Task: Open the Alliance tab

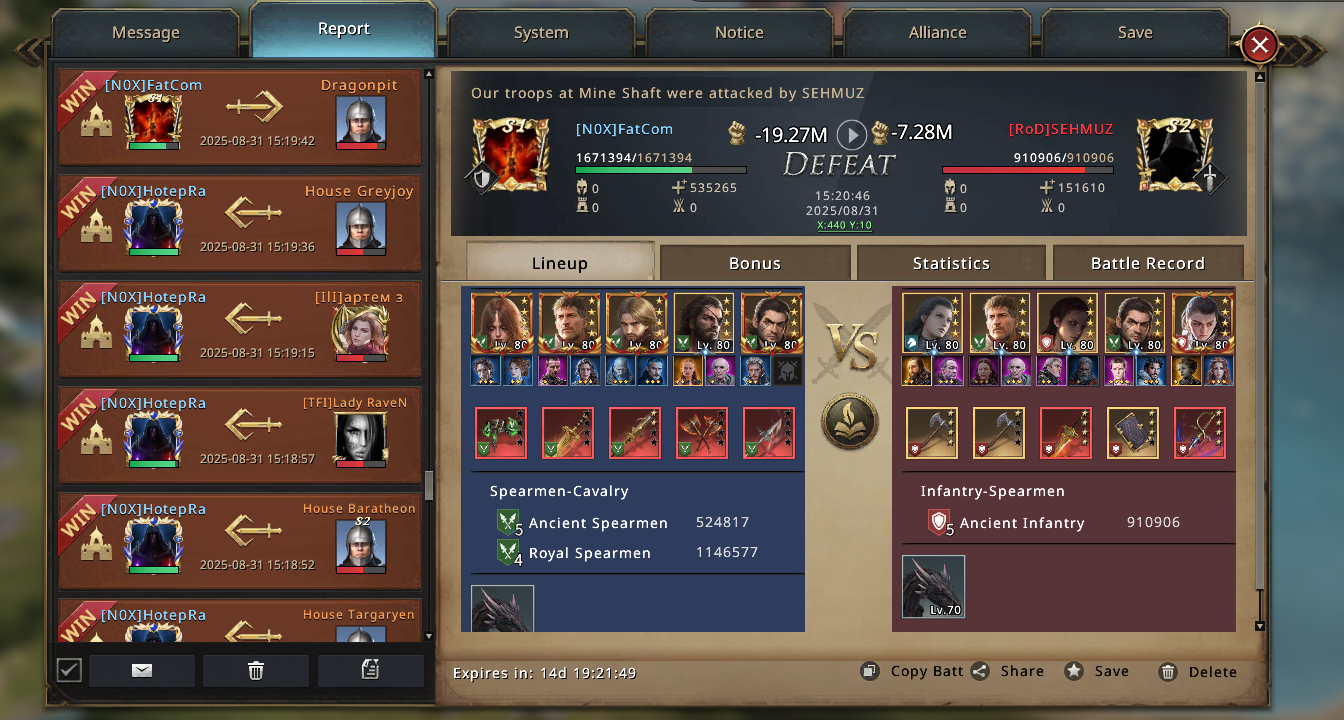Action: (x=937, y=33)
